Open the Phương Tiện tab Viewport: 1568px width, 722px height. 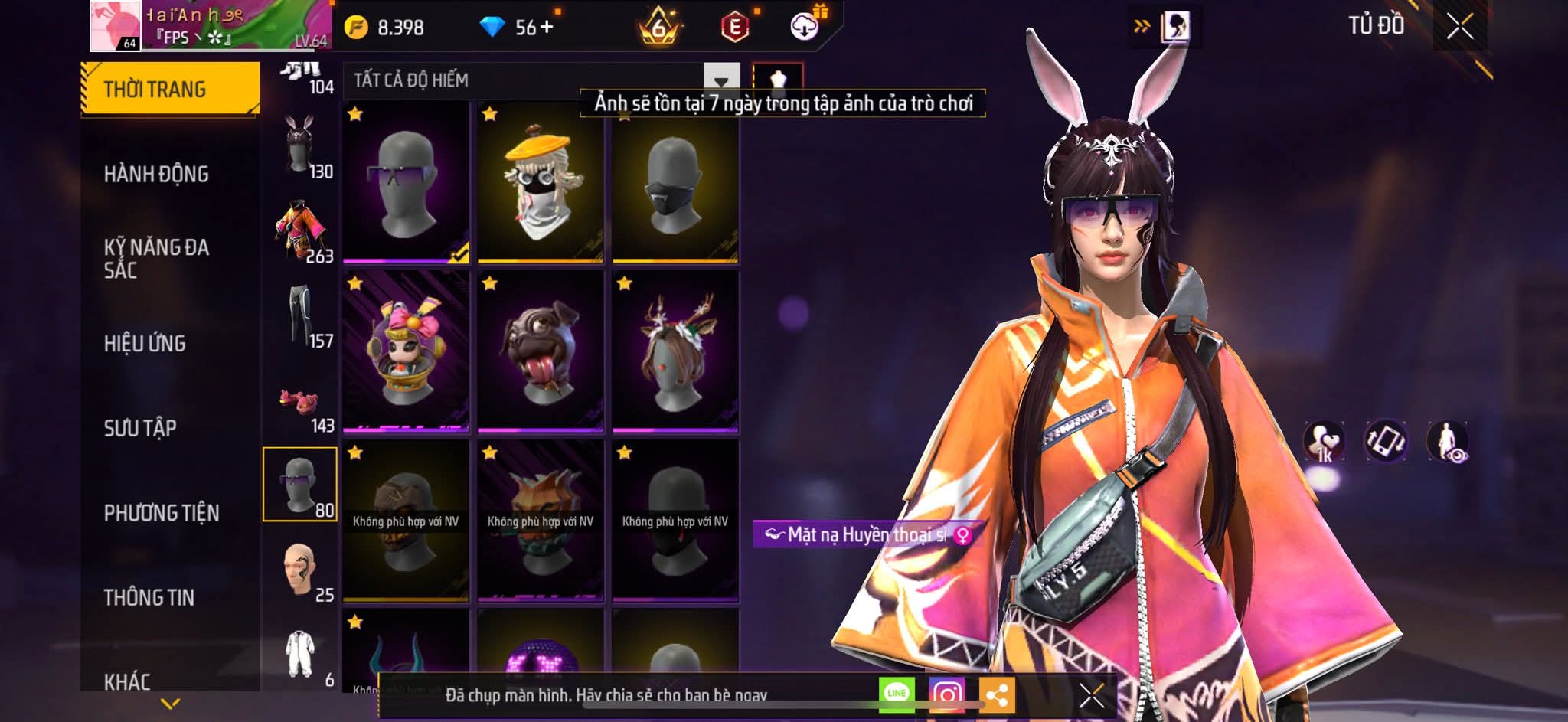pos(162,512)
